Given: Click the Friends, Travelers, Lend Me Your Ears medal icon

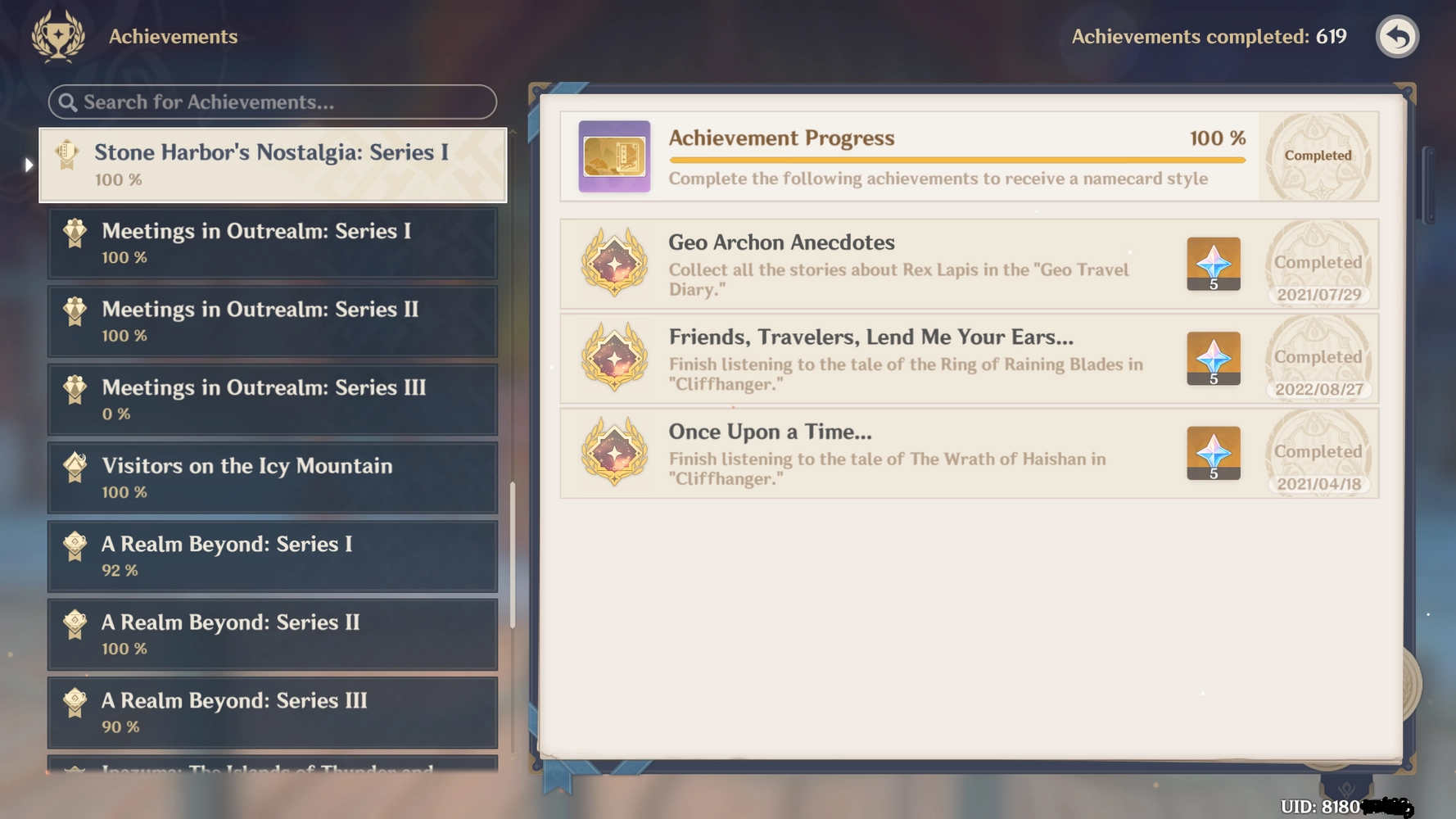Looking at the screenshot, I should 614,359.
